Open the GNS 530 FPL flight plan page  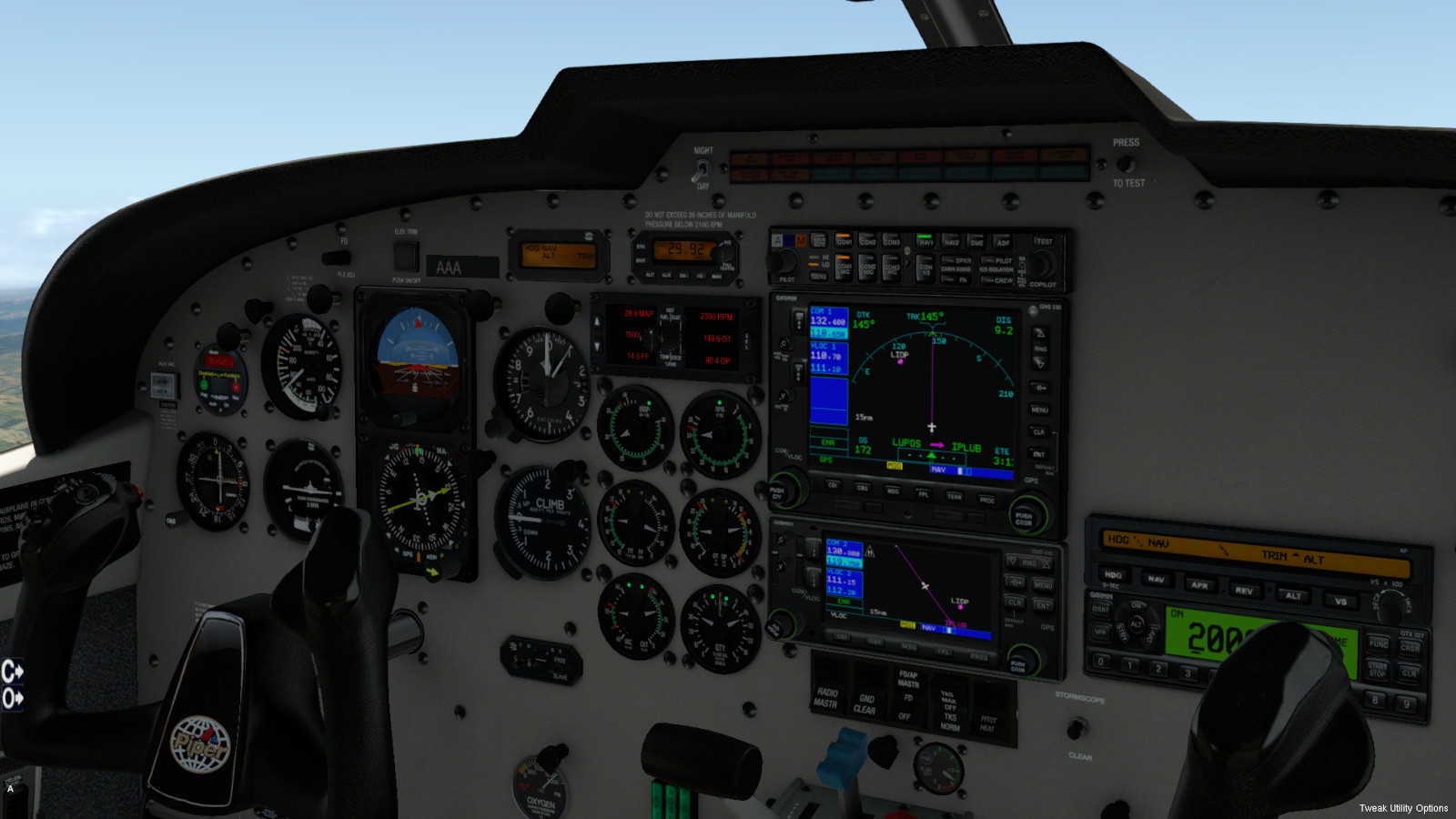coord(923,494)
